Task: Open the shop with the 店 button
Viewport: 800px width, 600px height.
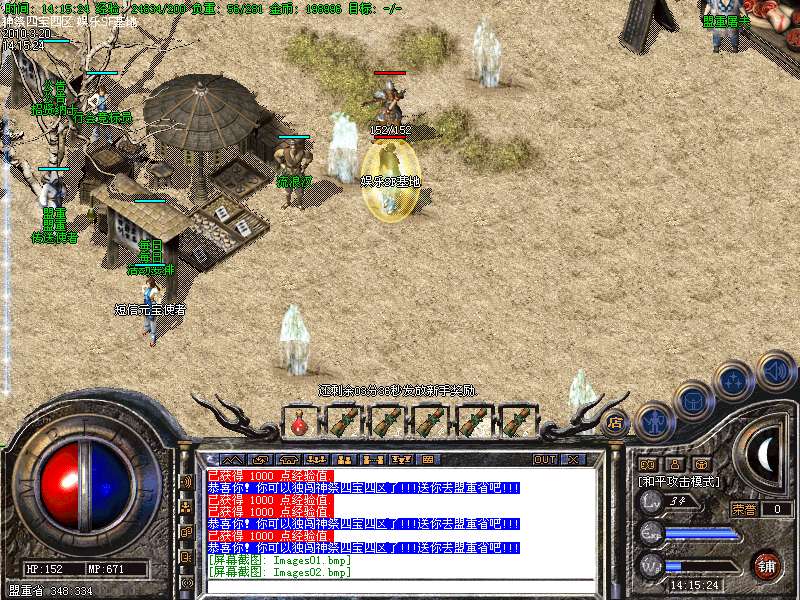Action: pos(615,423)
